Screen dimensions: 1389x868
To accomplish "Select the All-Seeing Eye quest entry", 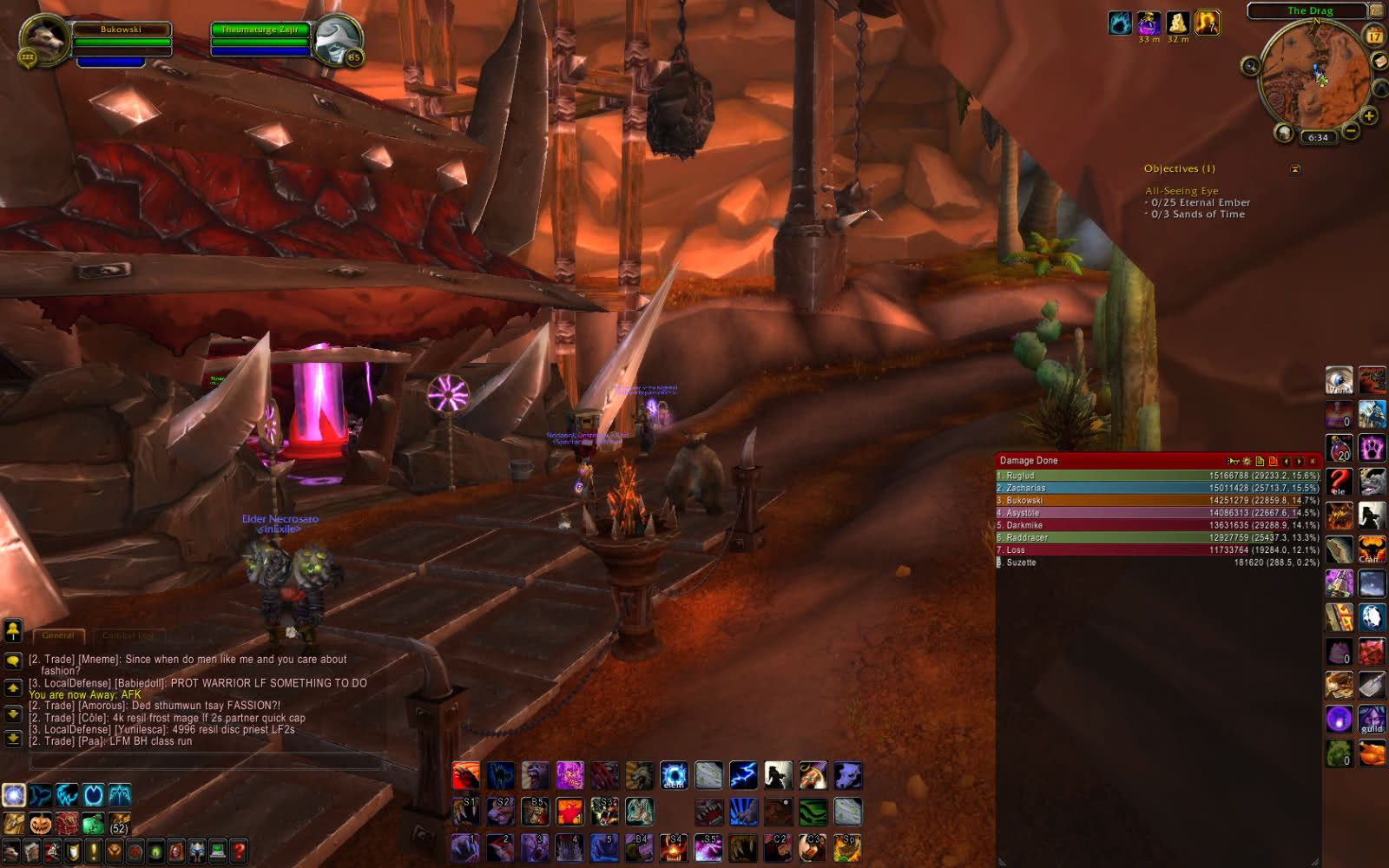I will coord(1182,191).
